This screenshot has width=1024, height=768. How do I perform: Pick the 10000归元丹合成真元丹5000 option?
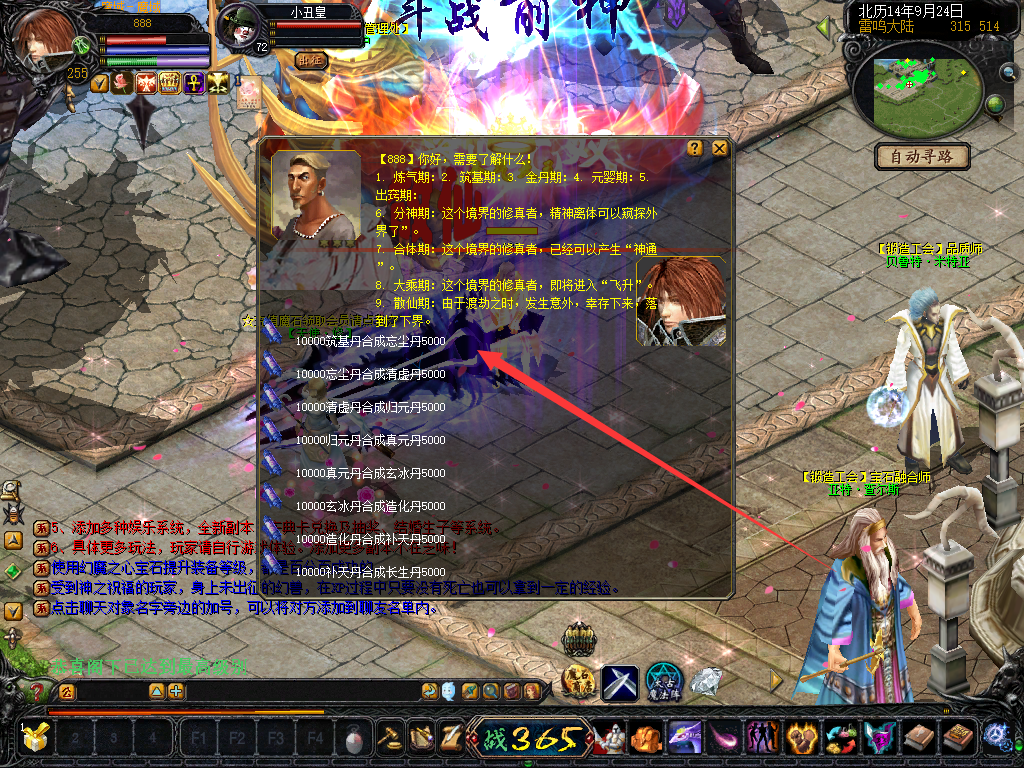(370, 440)
